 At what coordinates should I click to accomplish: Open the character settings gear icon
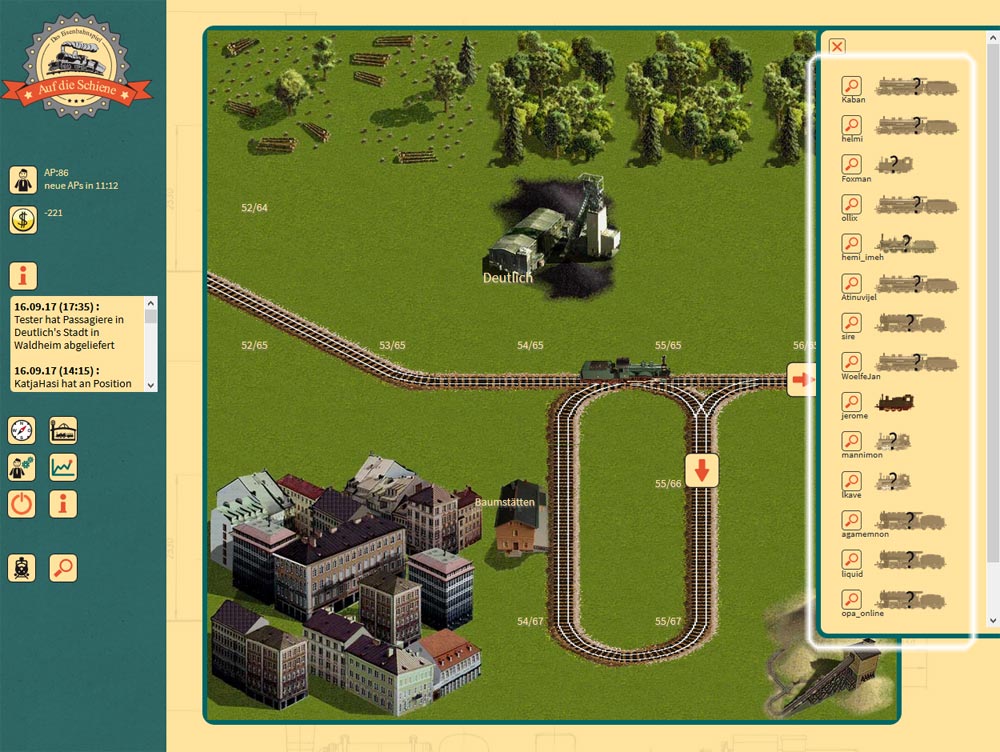tap(22, 467)
